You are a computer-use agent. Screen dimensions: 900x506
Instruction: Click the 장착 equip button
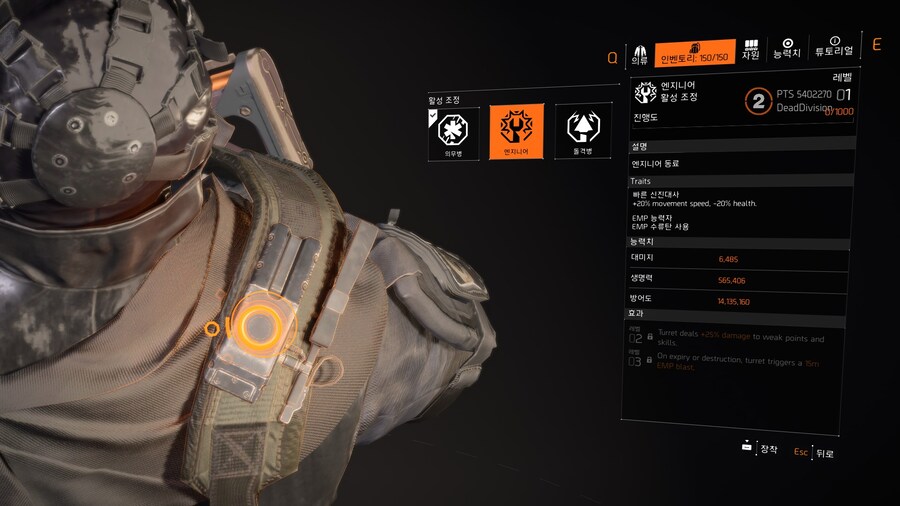(x=760, y=449)
